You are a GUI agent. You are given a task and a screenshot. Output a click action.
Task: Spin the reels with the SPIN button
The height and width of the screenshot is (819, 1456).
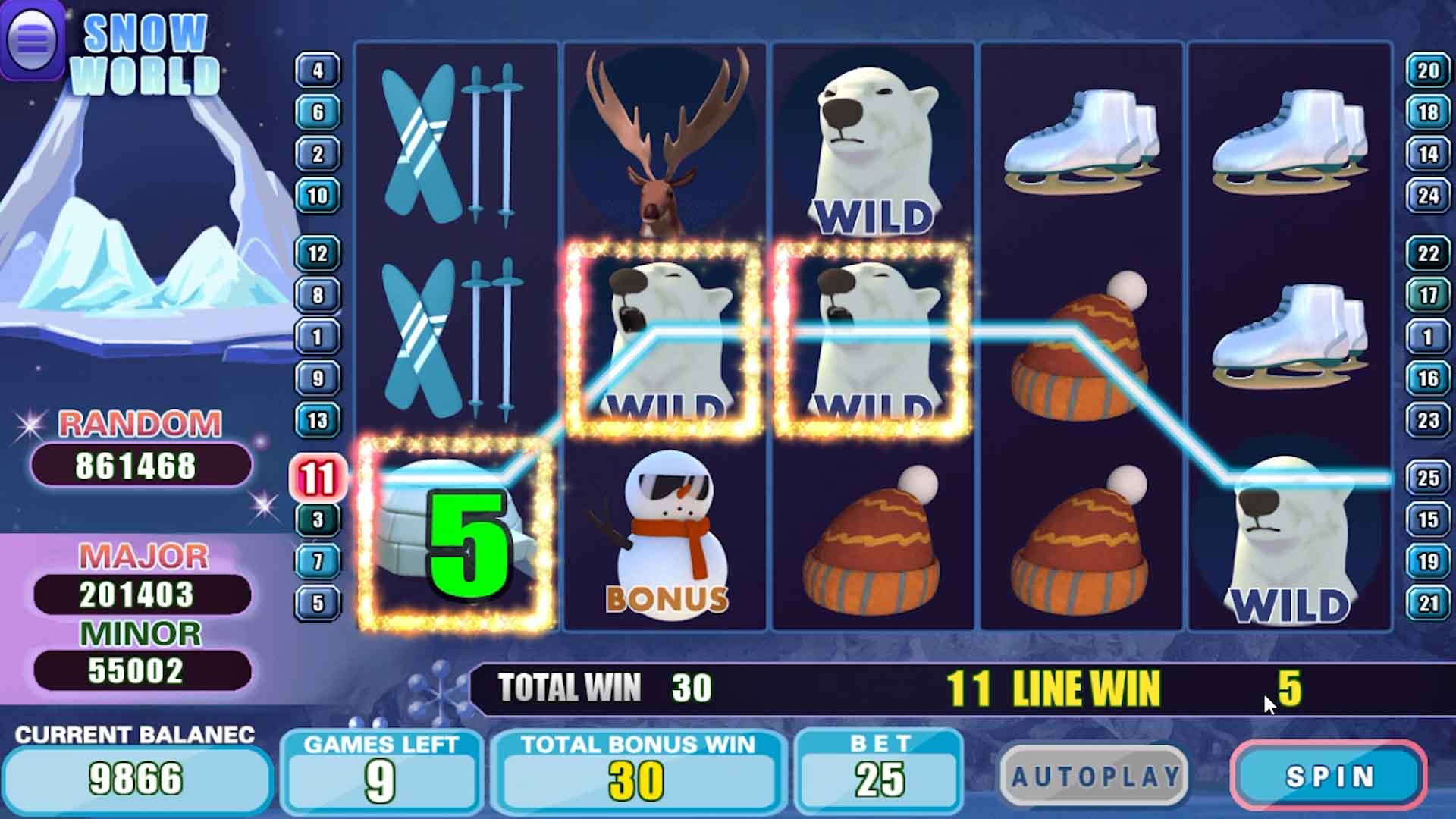[1329, 777]
